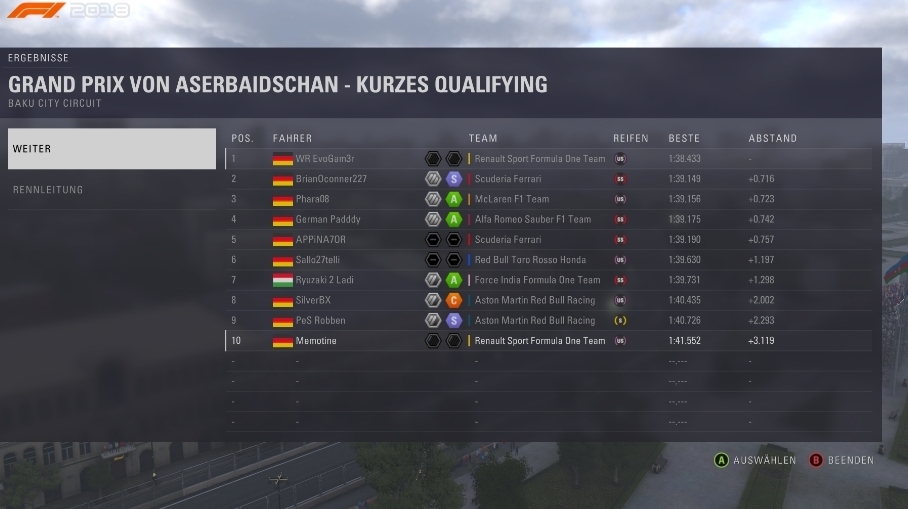The height and width of the screenshot is (509, 908).
Task: Select the WEITER menu entry
Action: pyautogui.click(x=111, y=149)
